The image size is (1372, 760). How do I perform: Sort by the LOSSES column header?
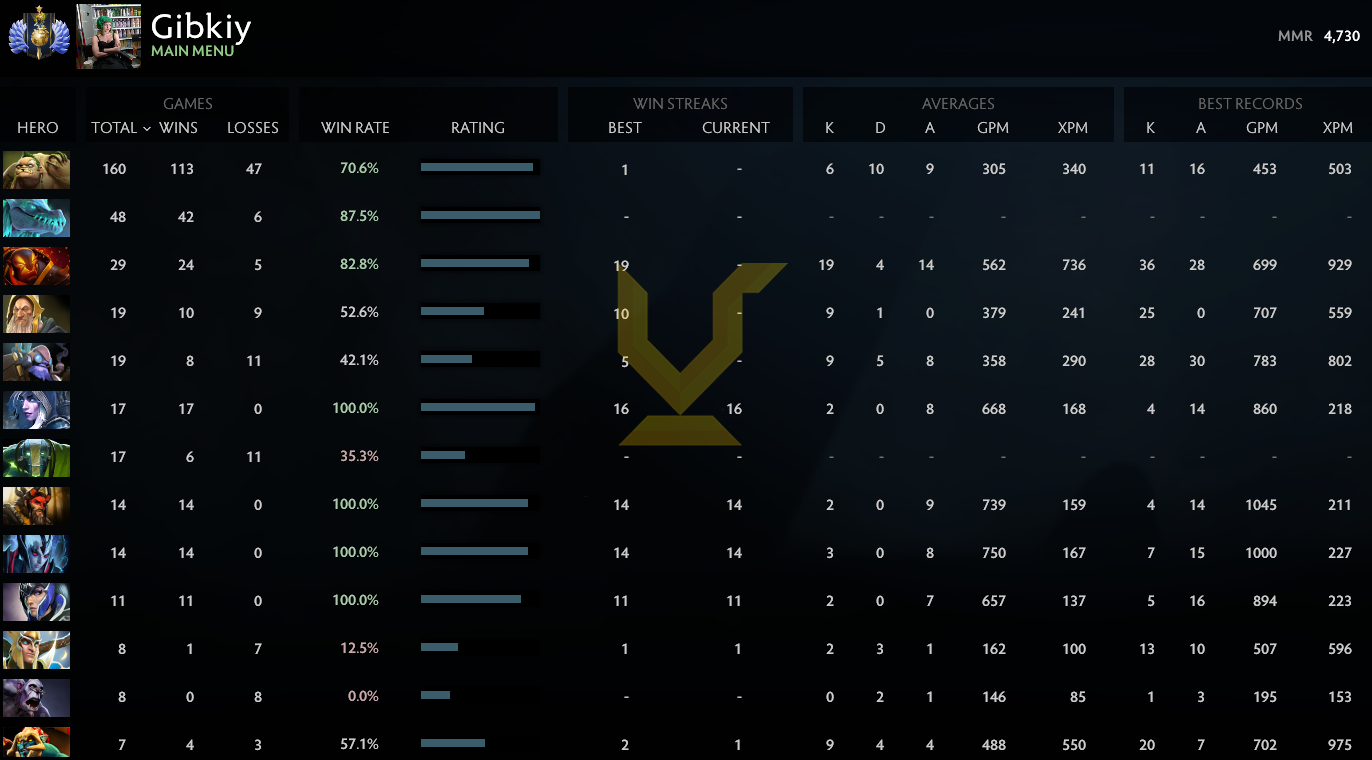(x=252, y=128)
